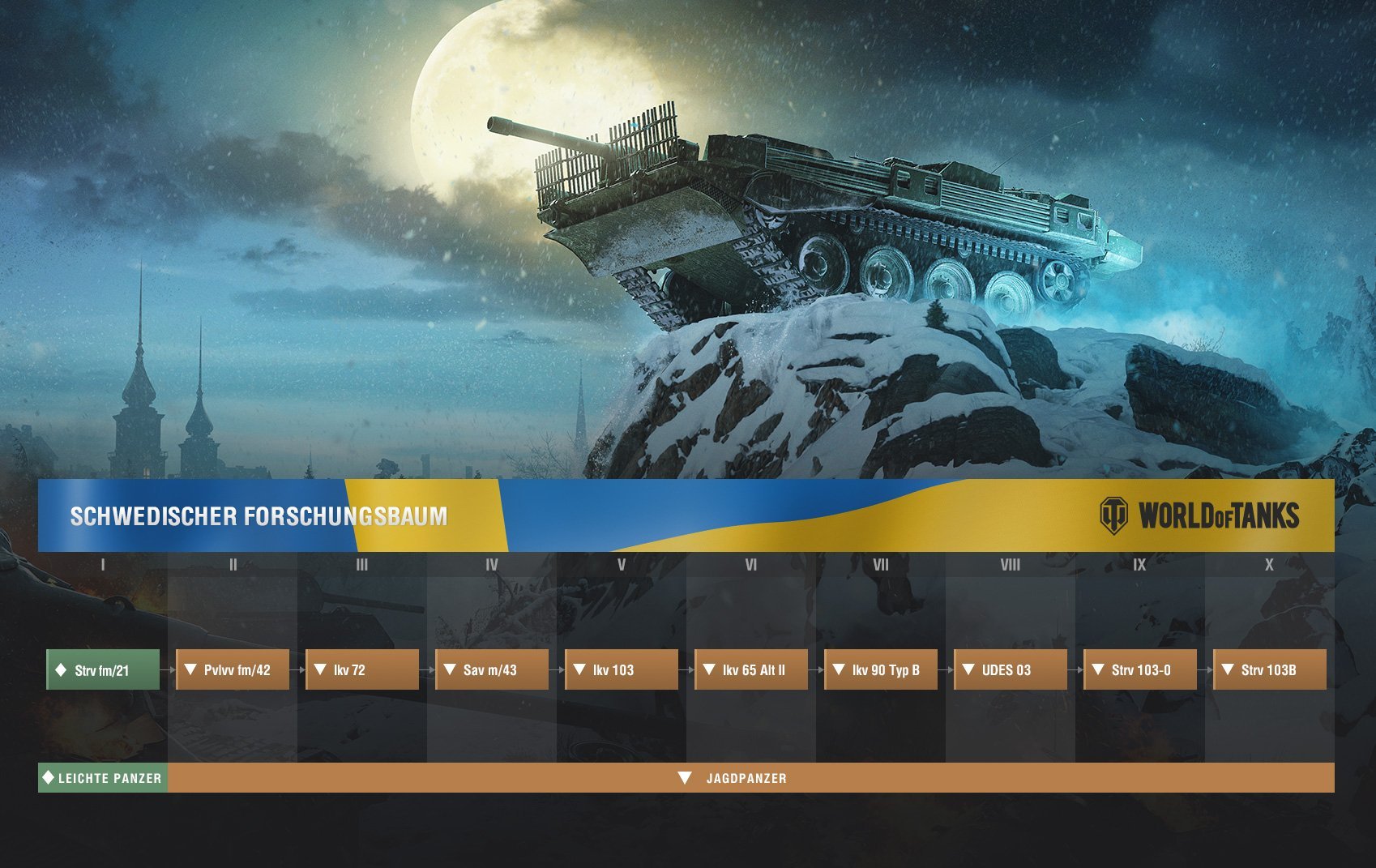Choose the Ikv 65 Alt II node

click(x=751, y=670)
